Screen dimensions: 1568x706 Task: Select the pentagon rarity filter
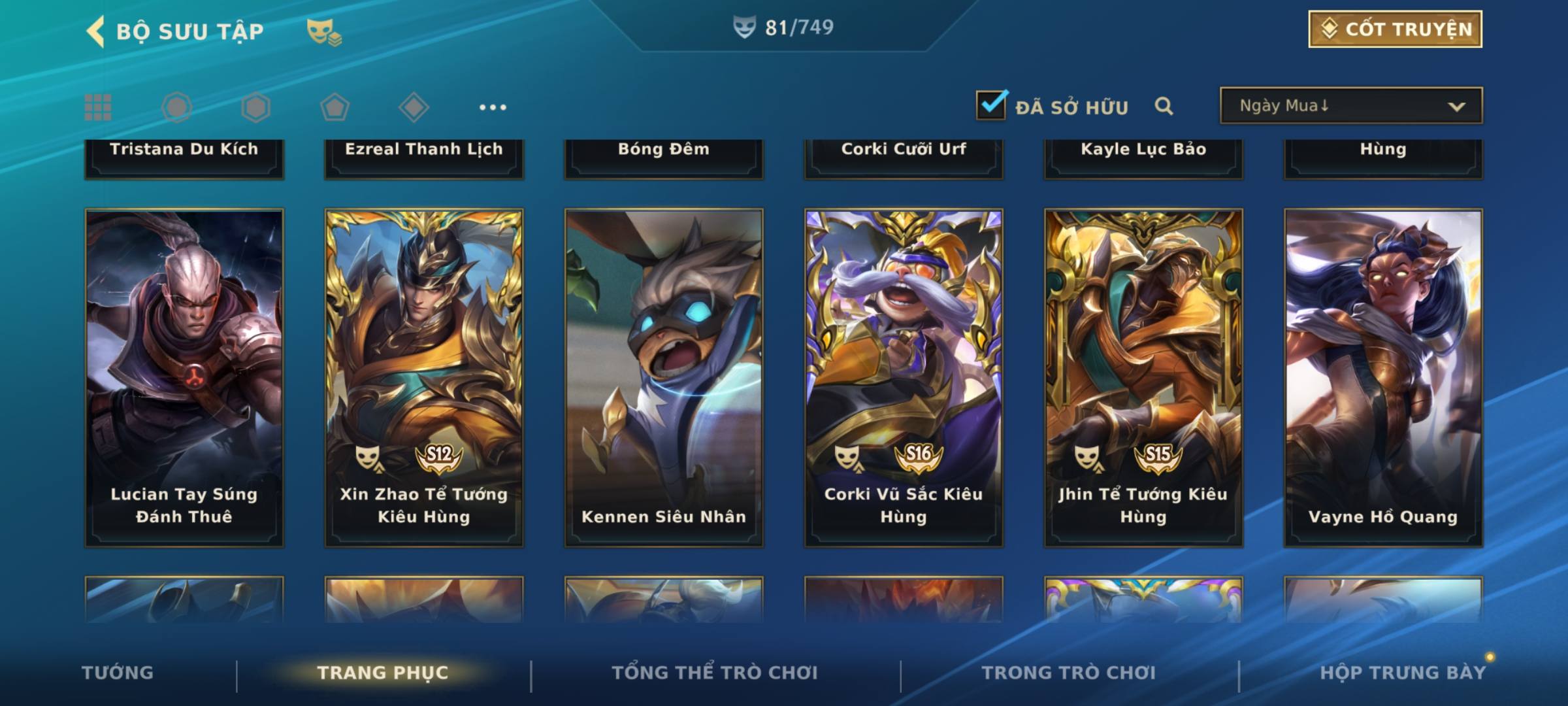335,107
